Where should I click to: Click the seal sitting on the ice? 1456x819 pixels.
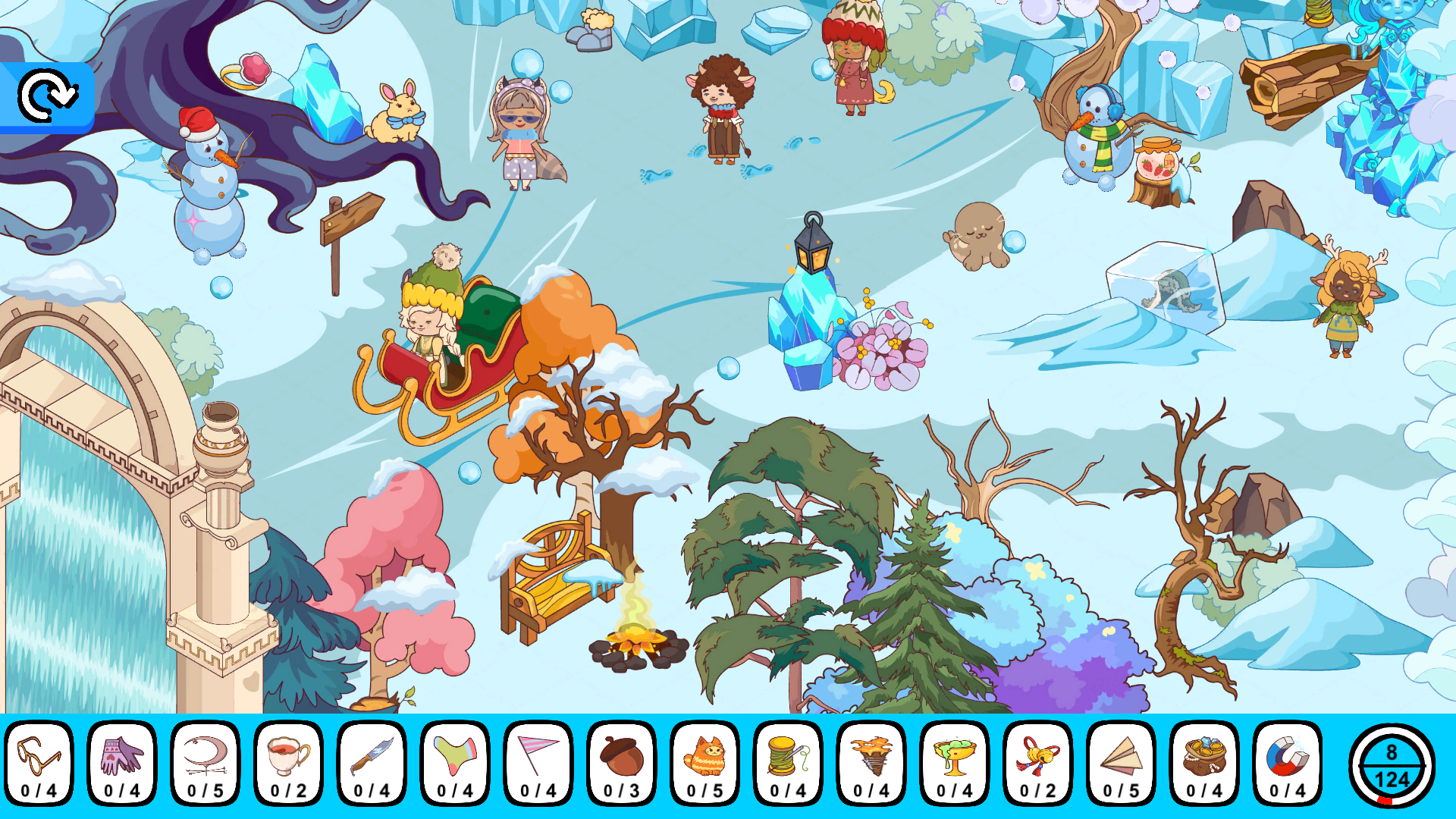point(977,235)
